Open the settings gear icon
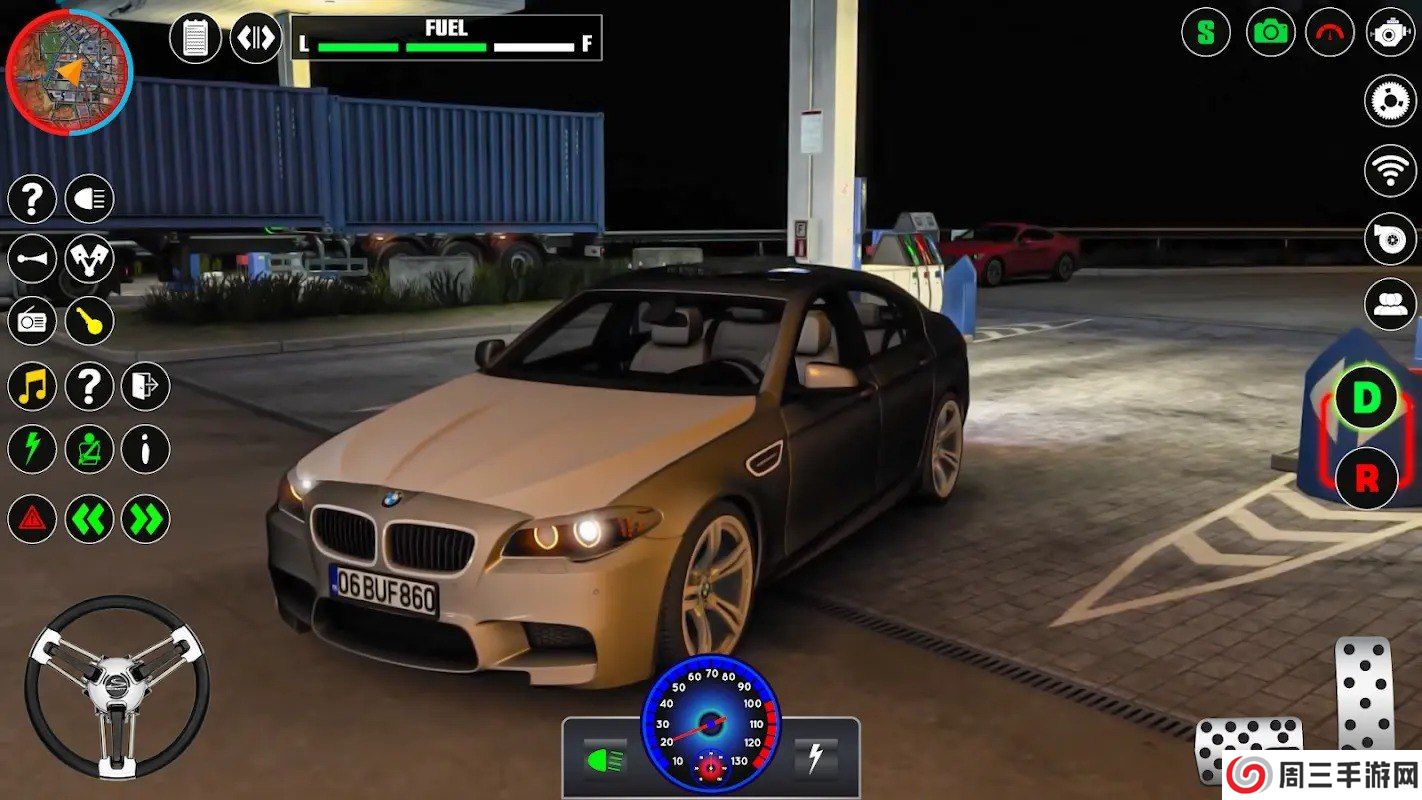This screenshot has width=1422, height=800. (1390, 100)
